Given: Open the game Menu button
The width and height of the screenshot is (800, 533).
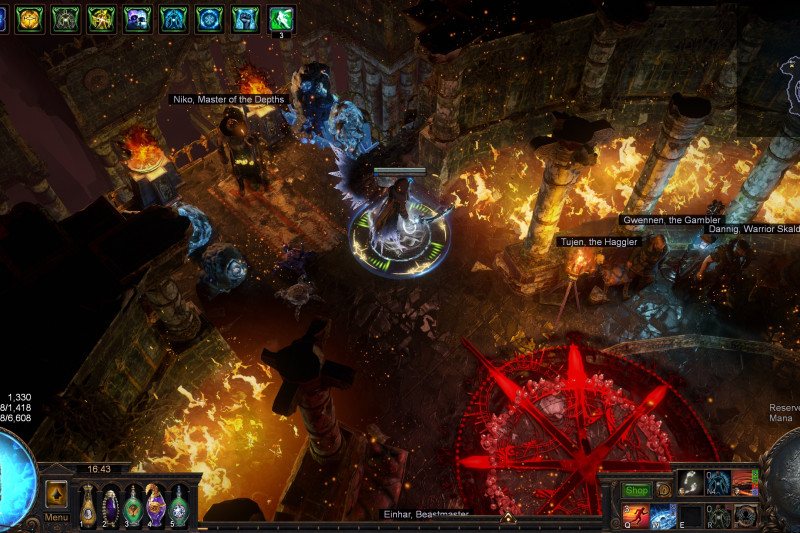Looking at the screenshot, I should coord(56,518).
